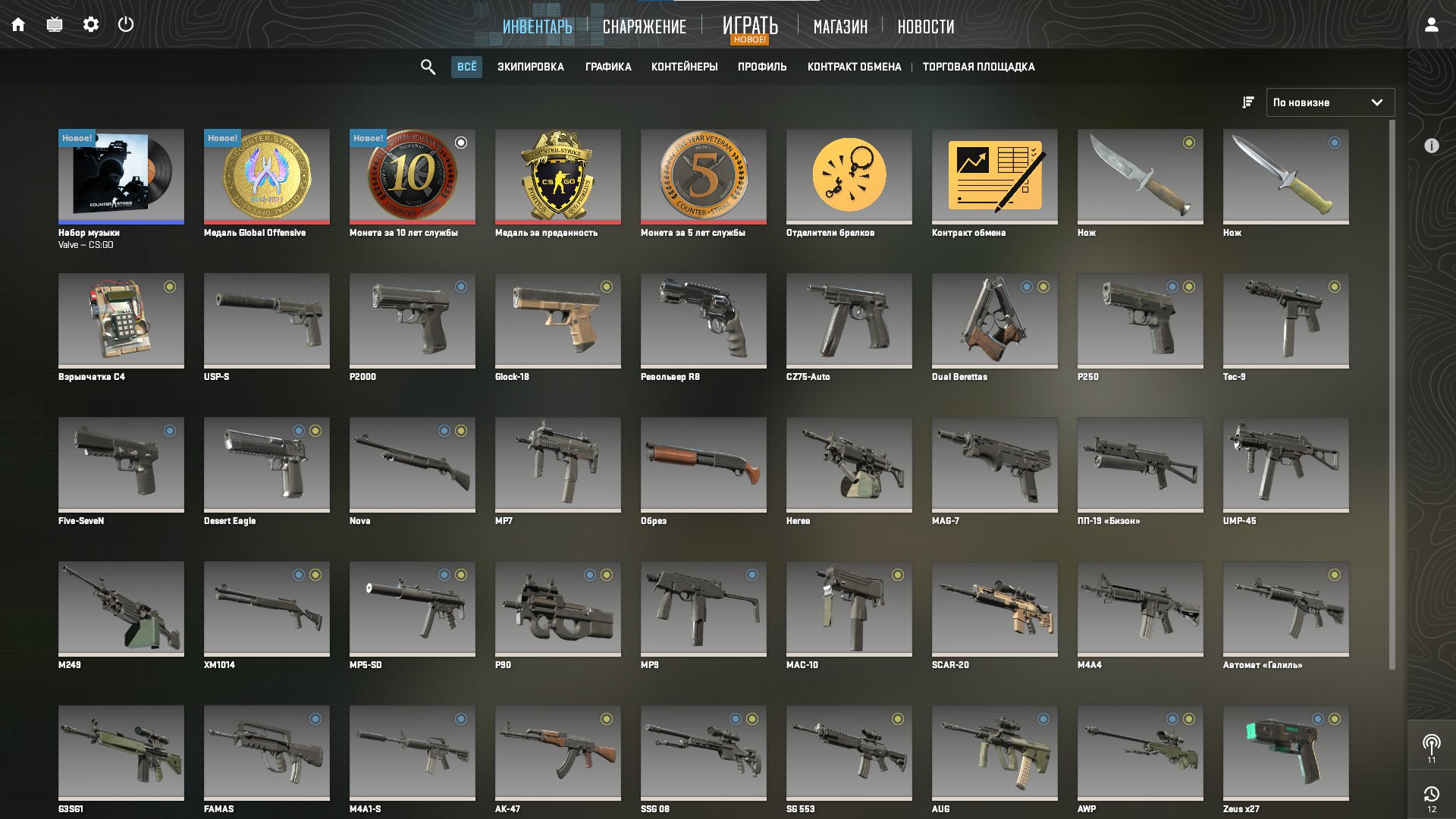
Task: Open the search icon in inventory
Action: tap(428, 67)
